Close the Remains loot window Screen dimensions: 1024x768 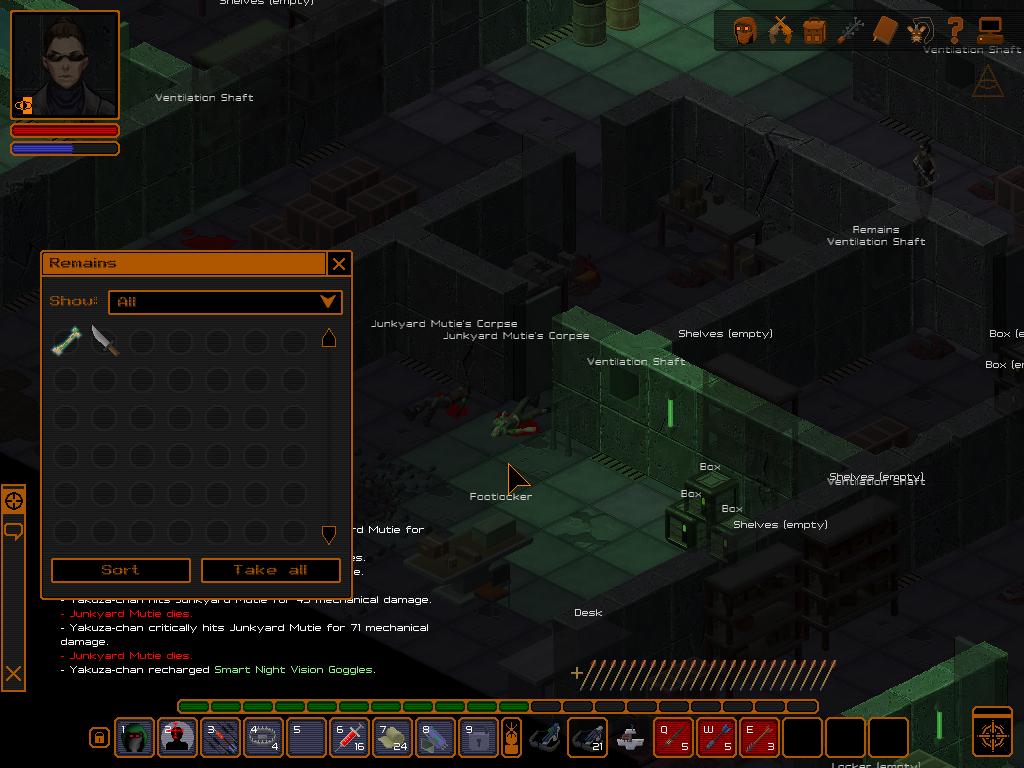pos(339,263)
